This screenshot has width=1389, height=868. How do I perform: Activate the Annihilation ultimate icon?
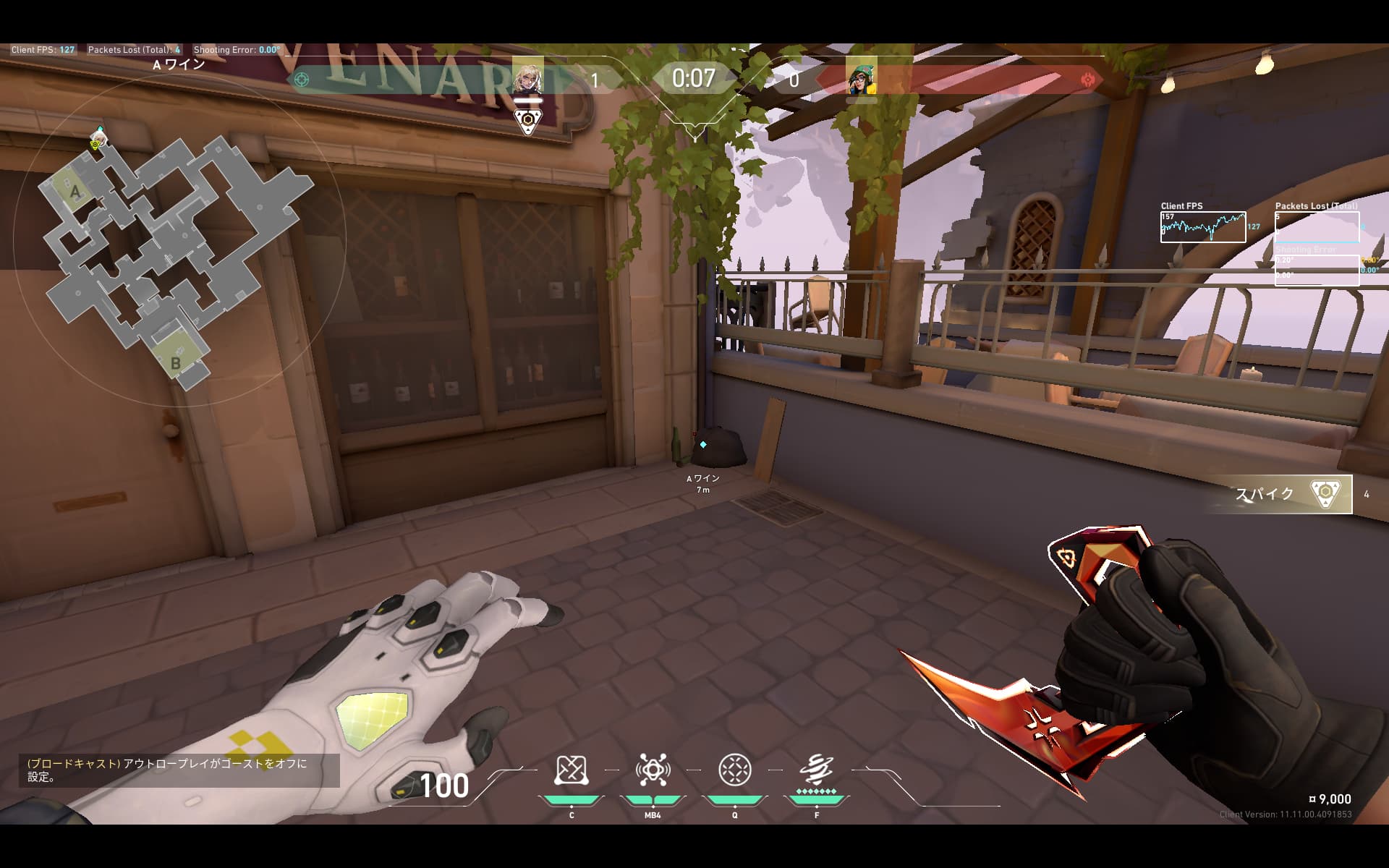click(817, 770)
